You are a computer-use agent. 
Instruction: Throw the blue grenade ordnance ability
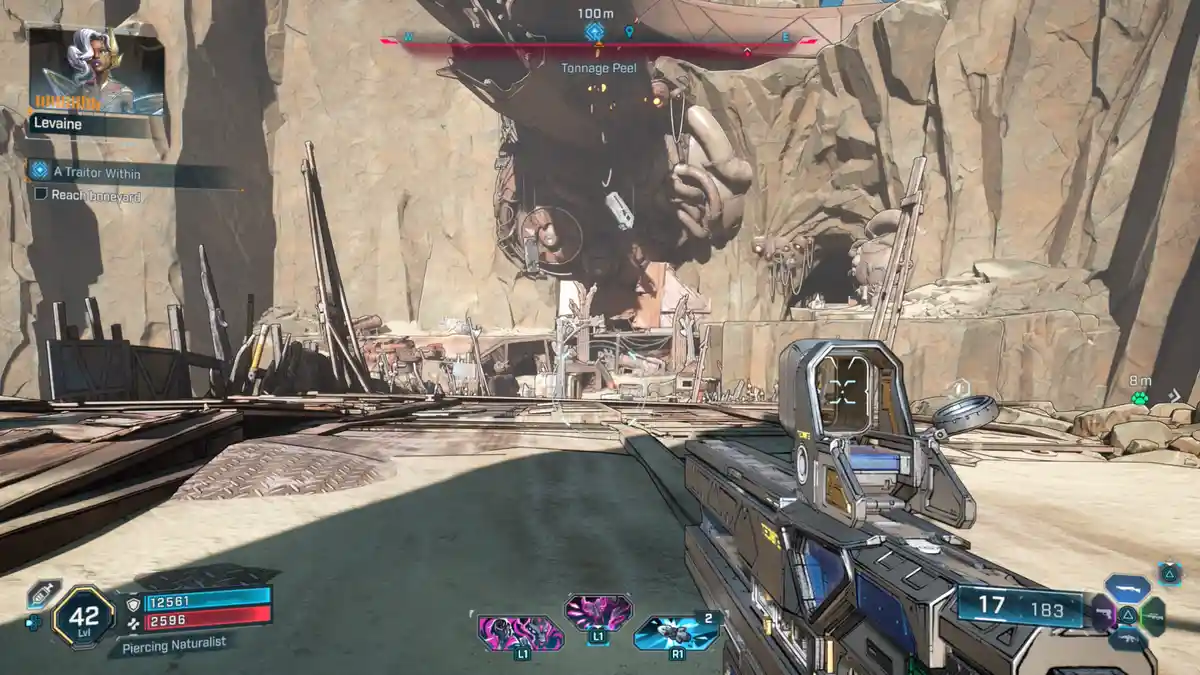tap(677, 633)
